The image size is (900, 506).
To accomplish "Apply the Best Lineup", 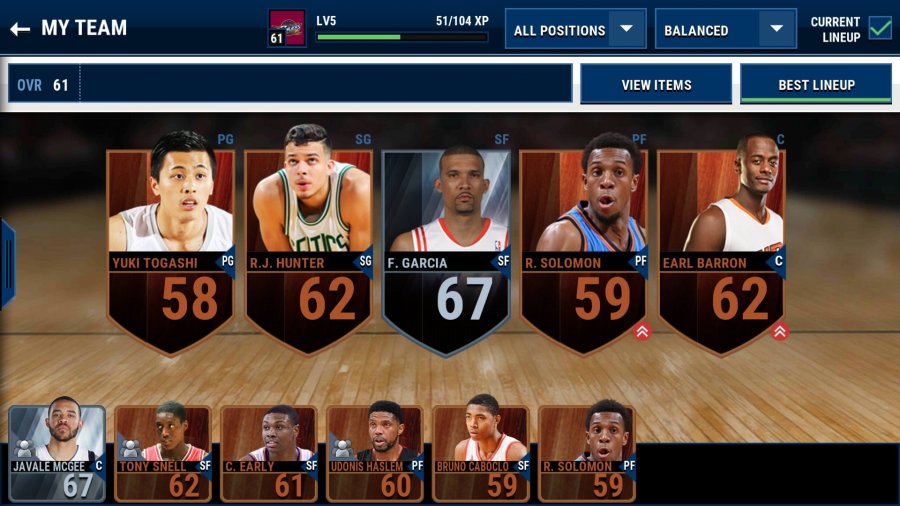I will click(816, 85).
